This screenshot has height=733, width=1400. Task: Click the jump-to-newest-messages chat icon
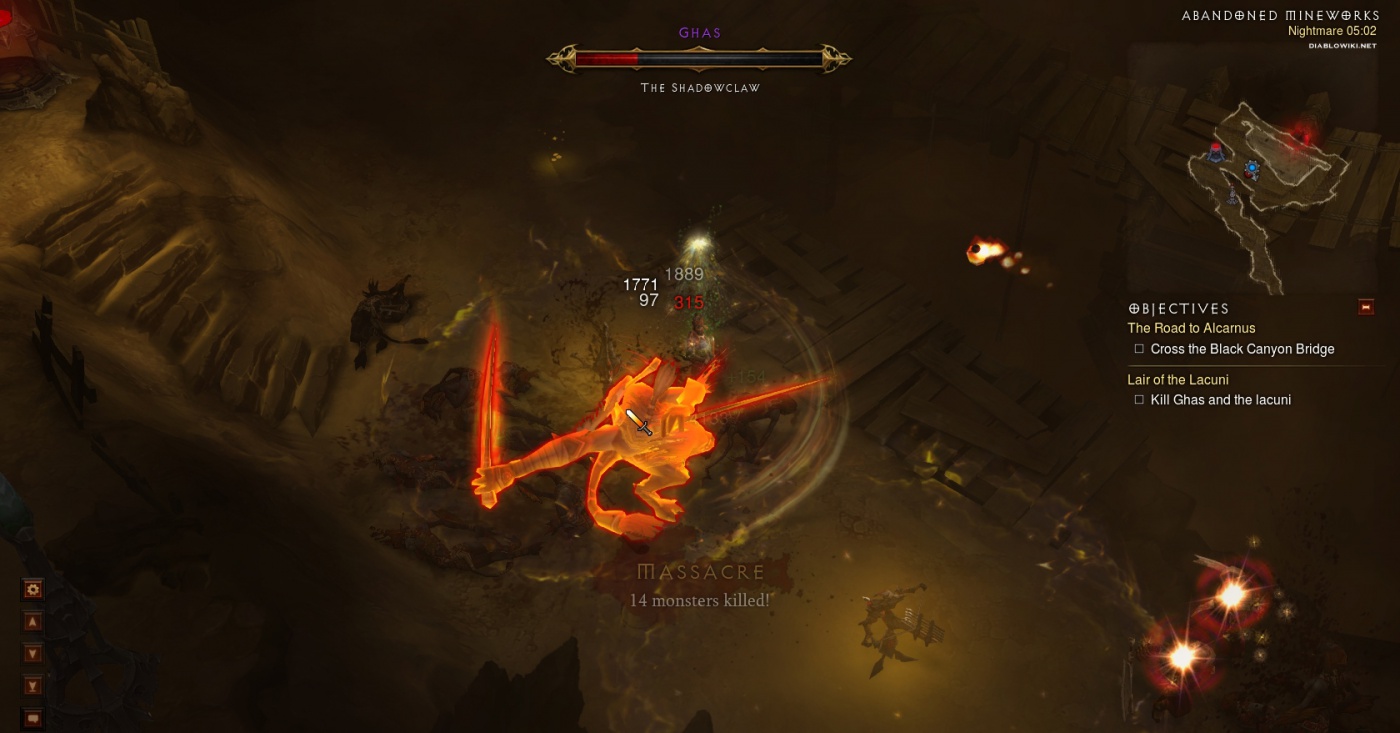point(33,685)
